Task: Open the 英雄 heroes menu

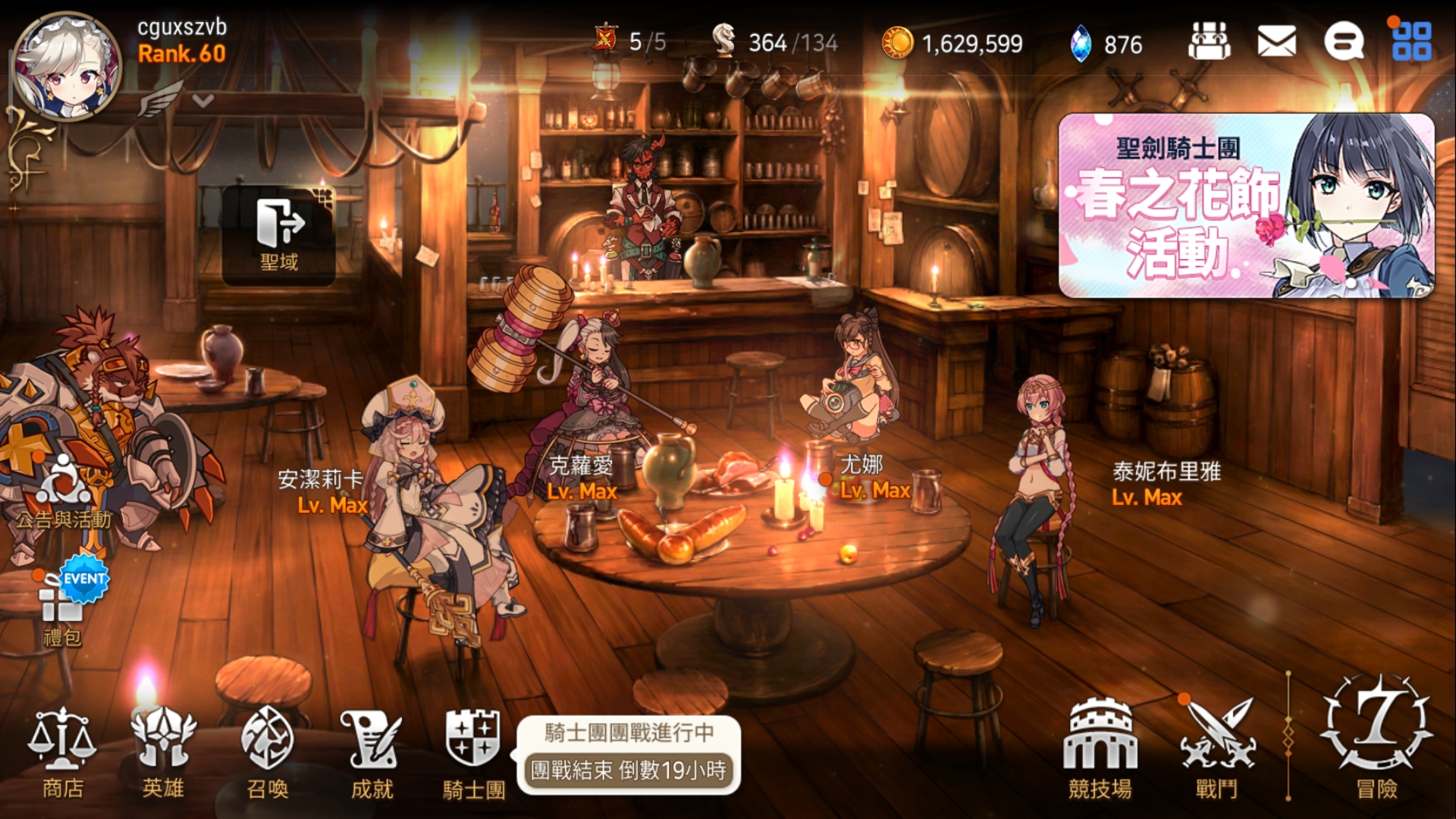Action: 163,751
